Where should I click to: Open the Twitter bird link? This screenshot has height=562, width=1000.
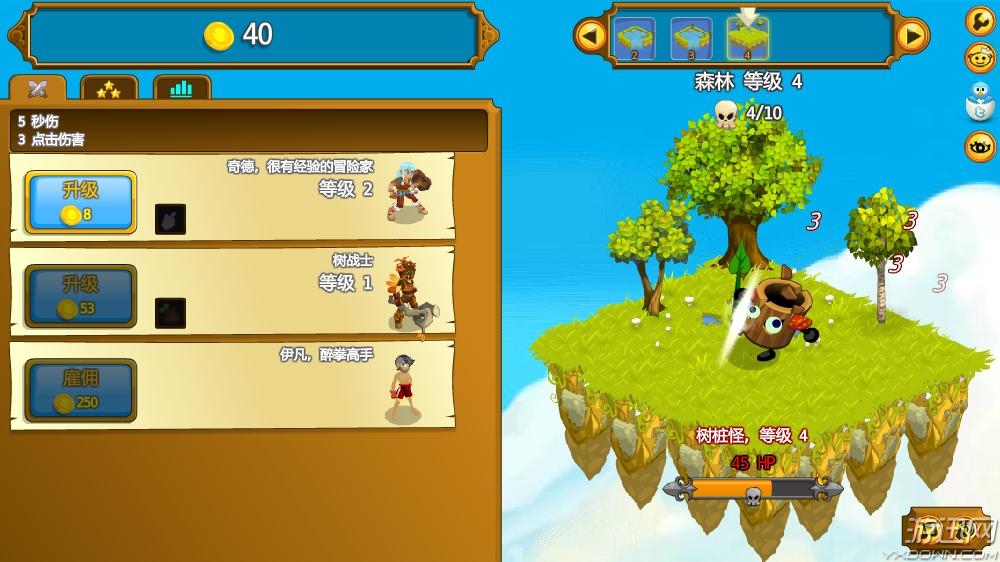979,102
